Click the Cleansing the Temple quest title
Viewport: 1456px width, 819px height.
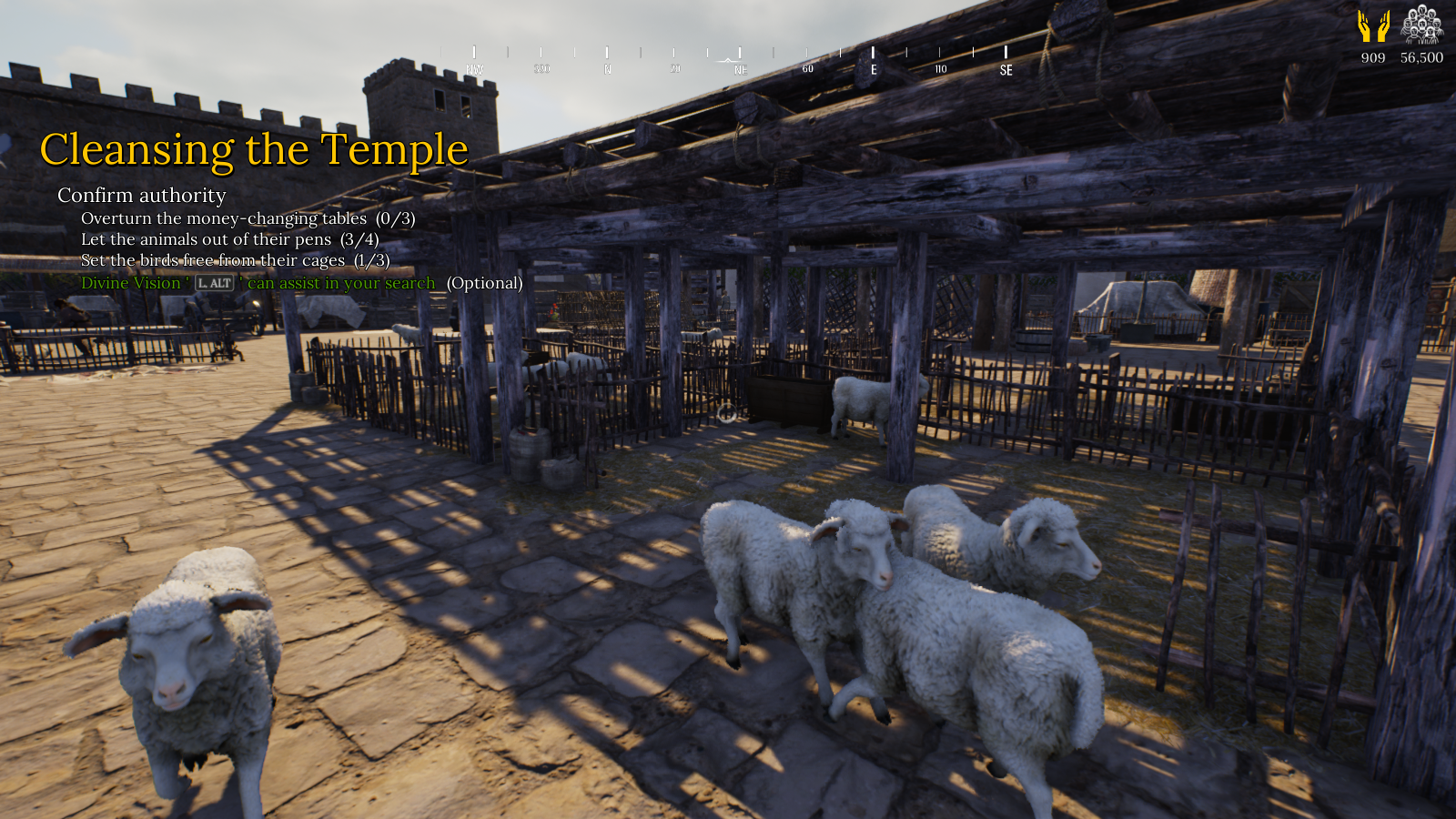254,149
